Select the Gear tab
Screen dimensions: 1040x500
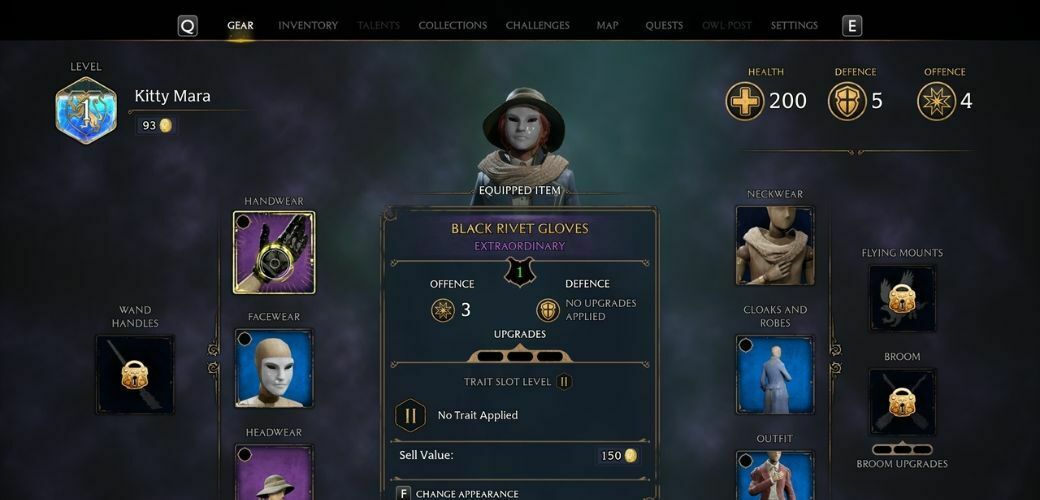(240, 25)
